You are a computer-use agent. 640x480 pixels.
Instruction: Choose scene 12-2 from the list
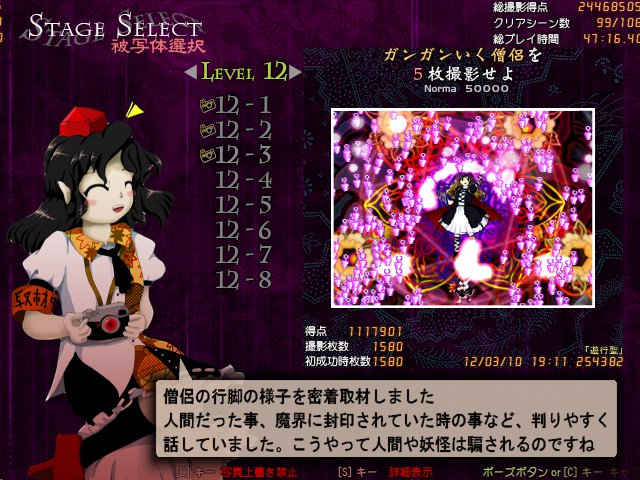tap(243, 129)
